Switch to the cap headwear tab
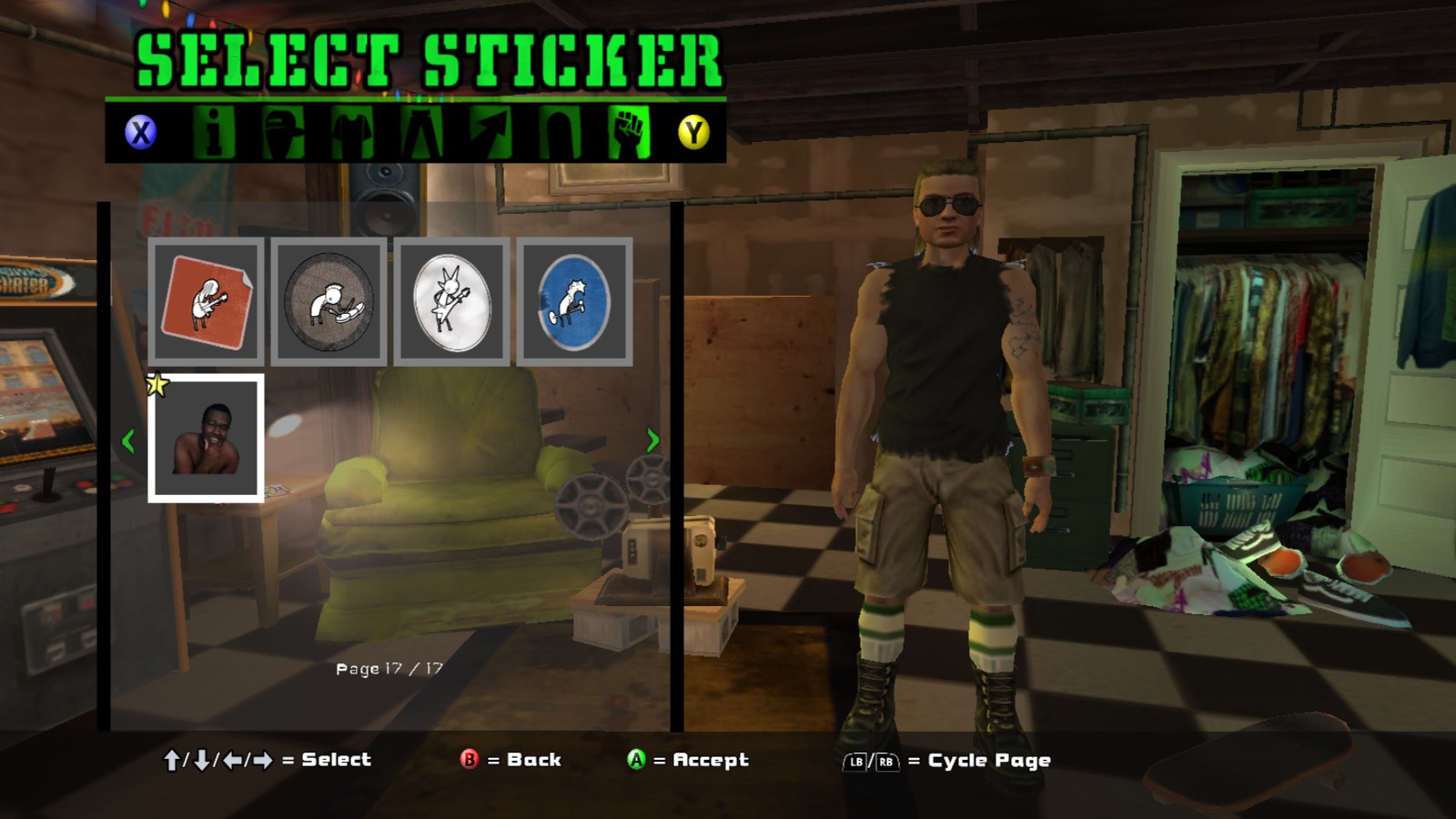This screenshot has width=1456, height=819. point(283,133)
